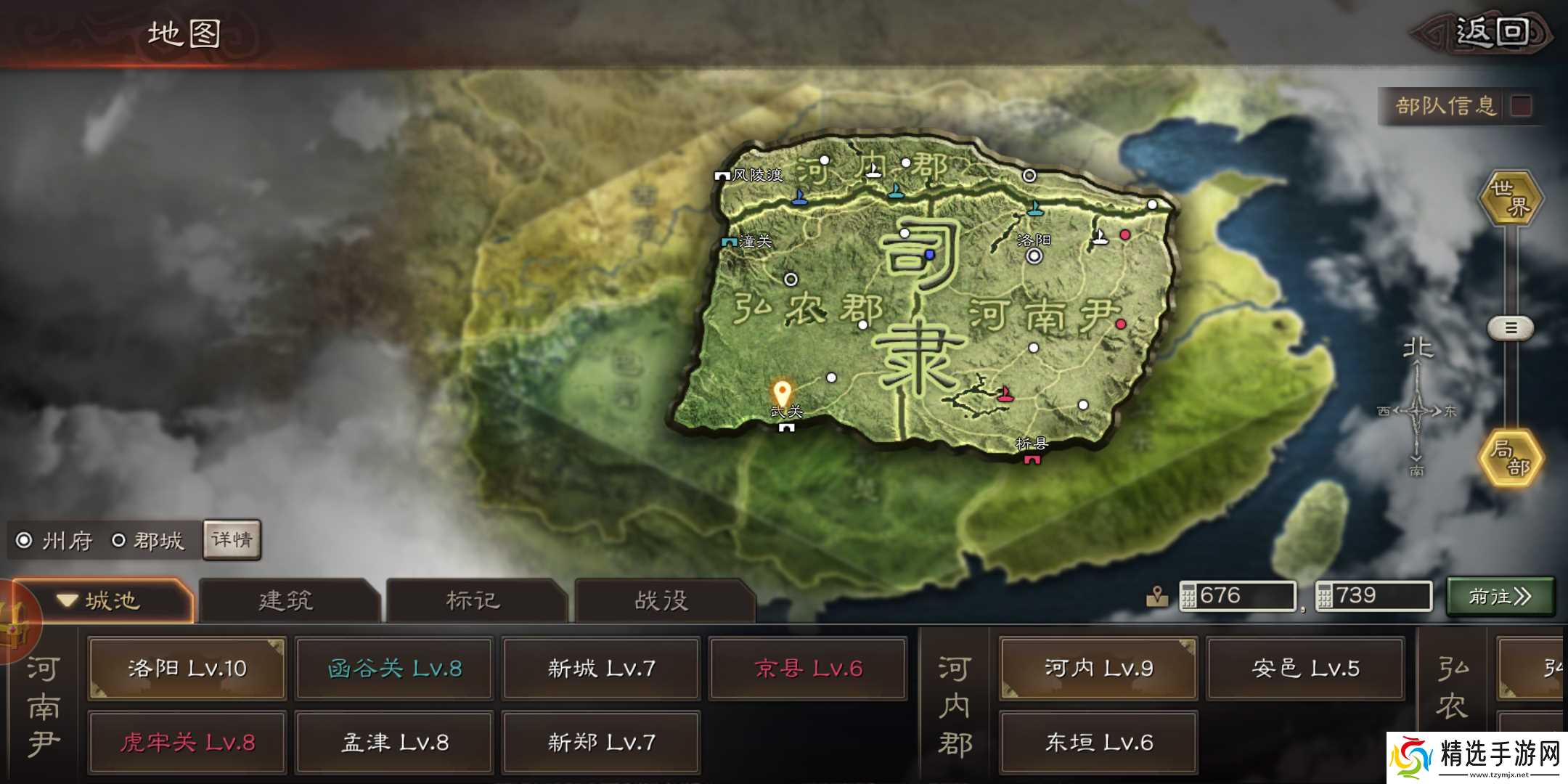Open the 战设 tab
This screenshot has height=784, width=1568.
661,600
